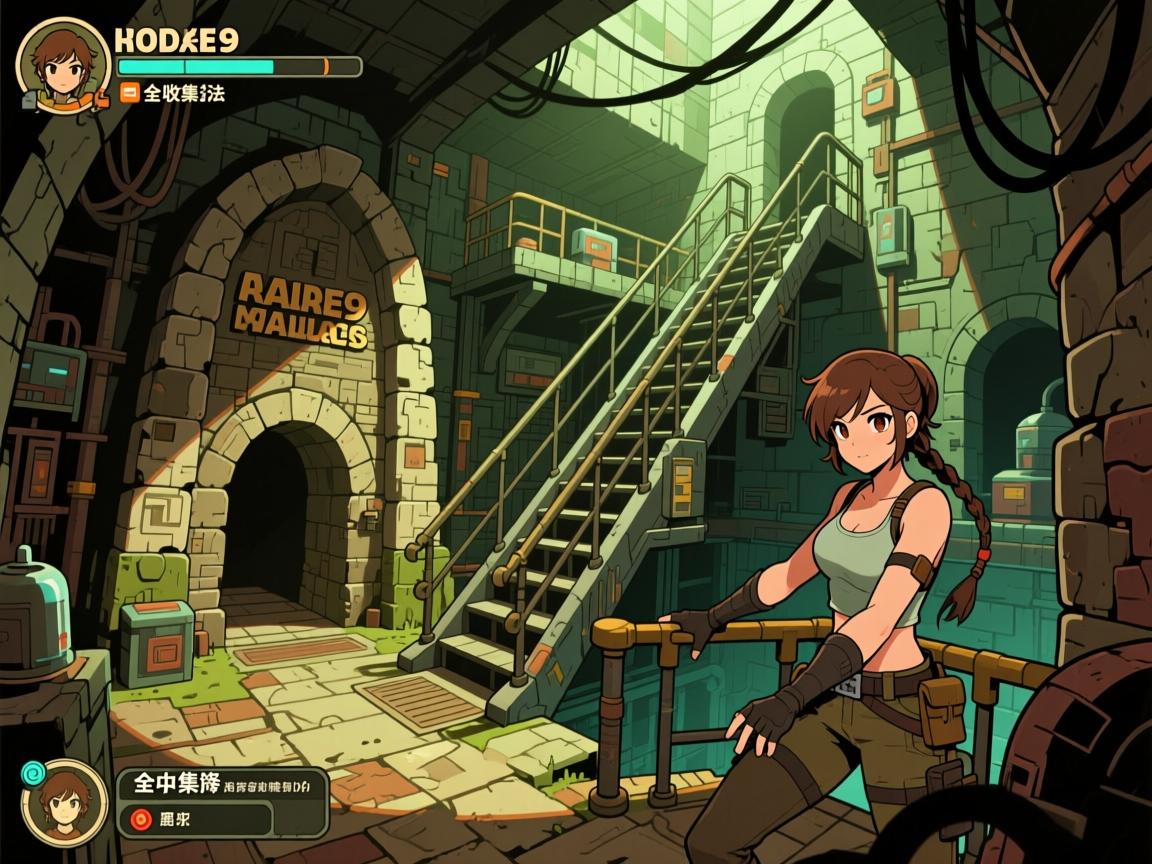Choose the red target option row

196,820
